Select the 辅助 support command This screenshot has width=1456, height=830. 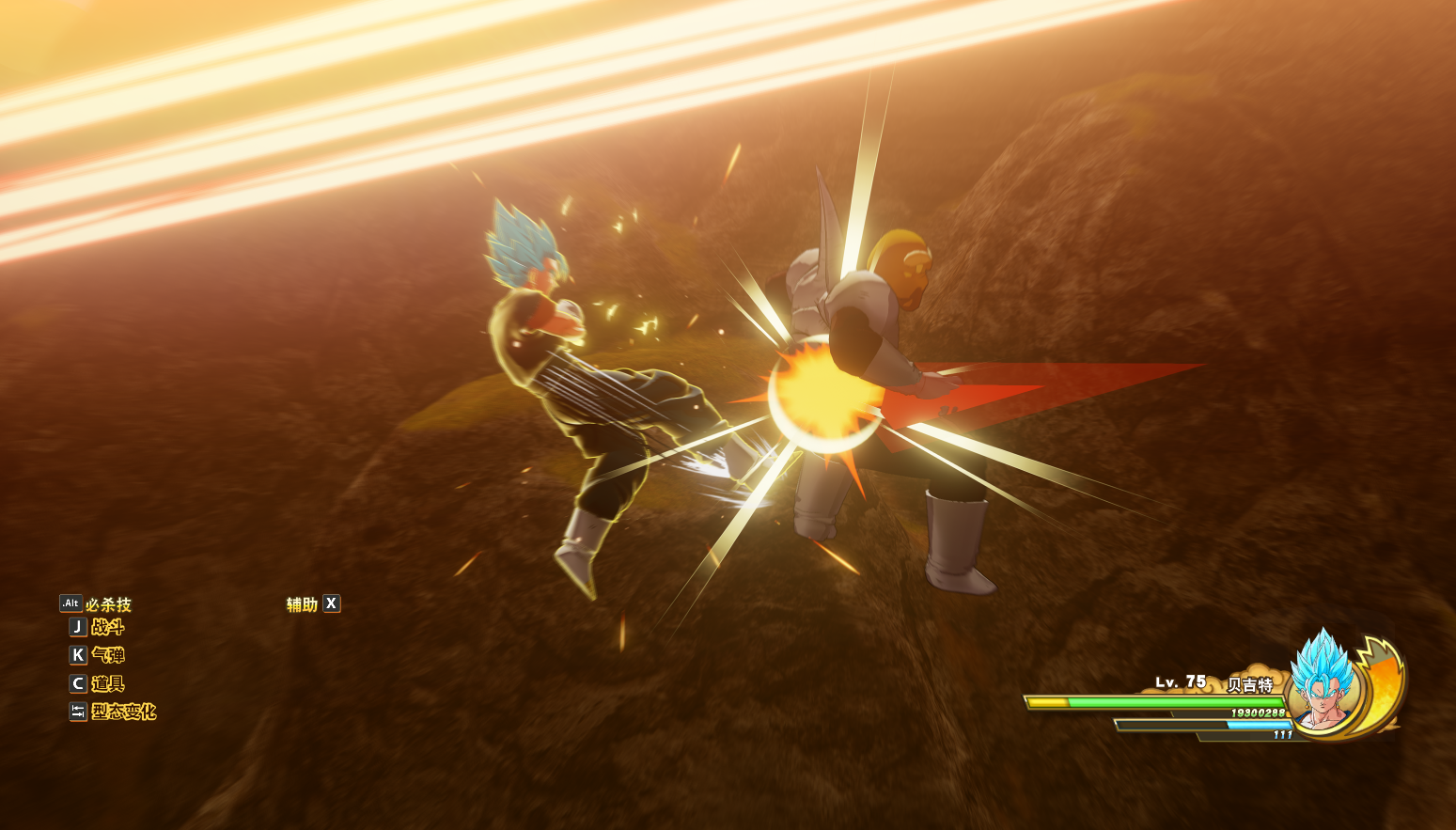[x=303, y=604]
